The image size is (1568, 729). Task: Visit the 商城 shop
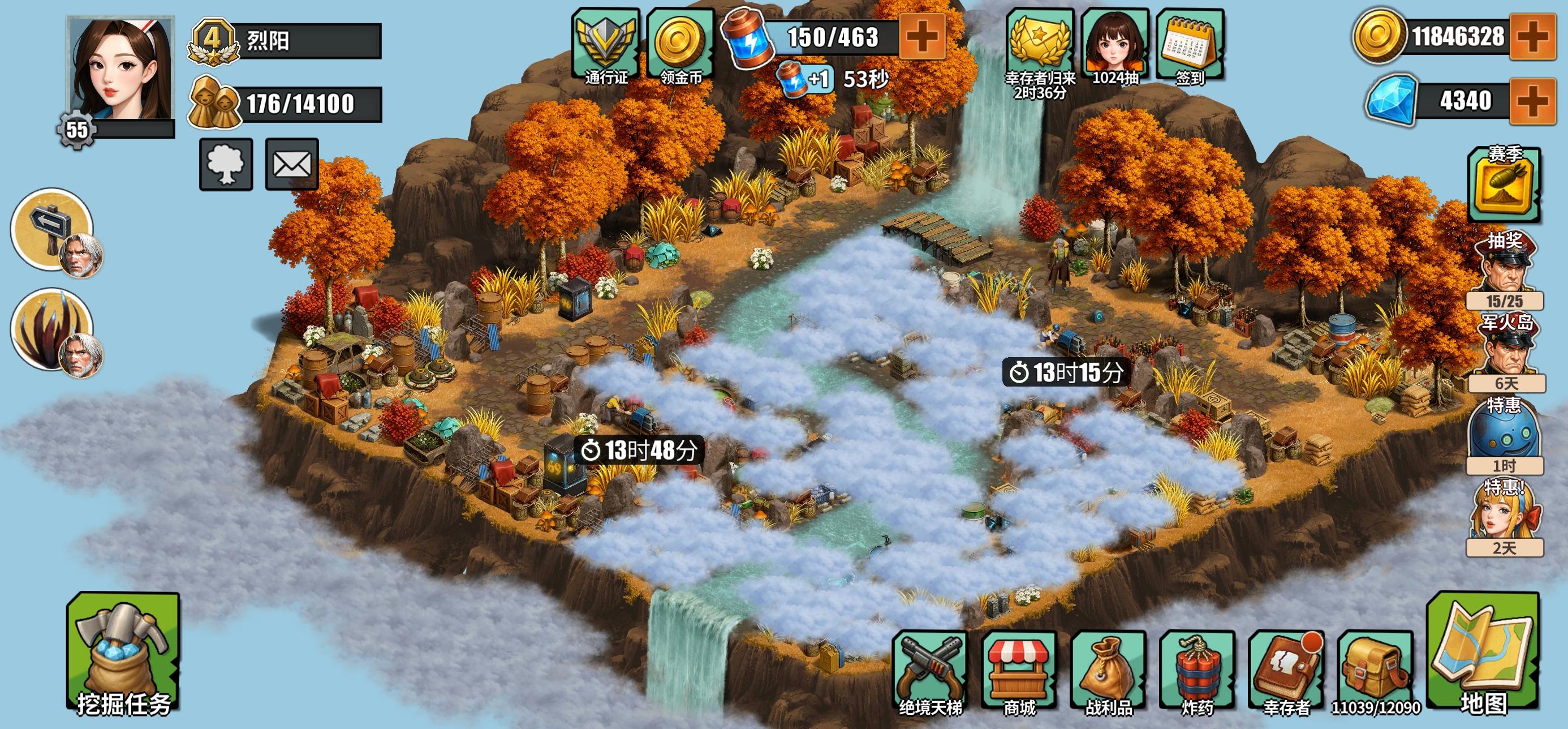point(1019,671)
